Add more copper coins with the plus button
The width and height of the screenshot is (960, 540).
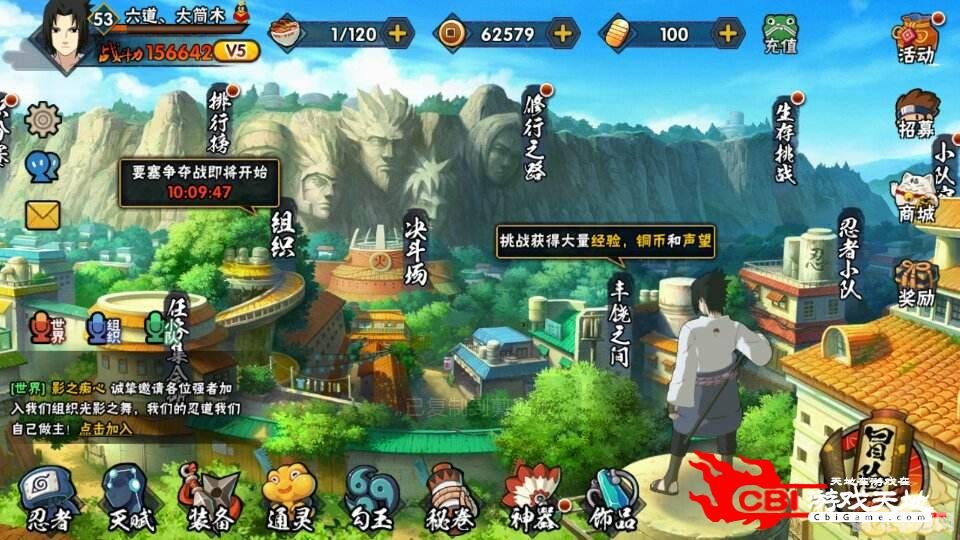point(563,33)
